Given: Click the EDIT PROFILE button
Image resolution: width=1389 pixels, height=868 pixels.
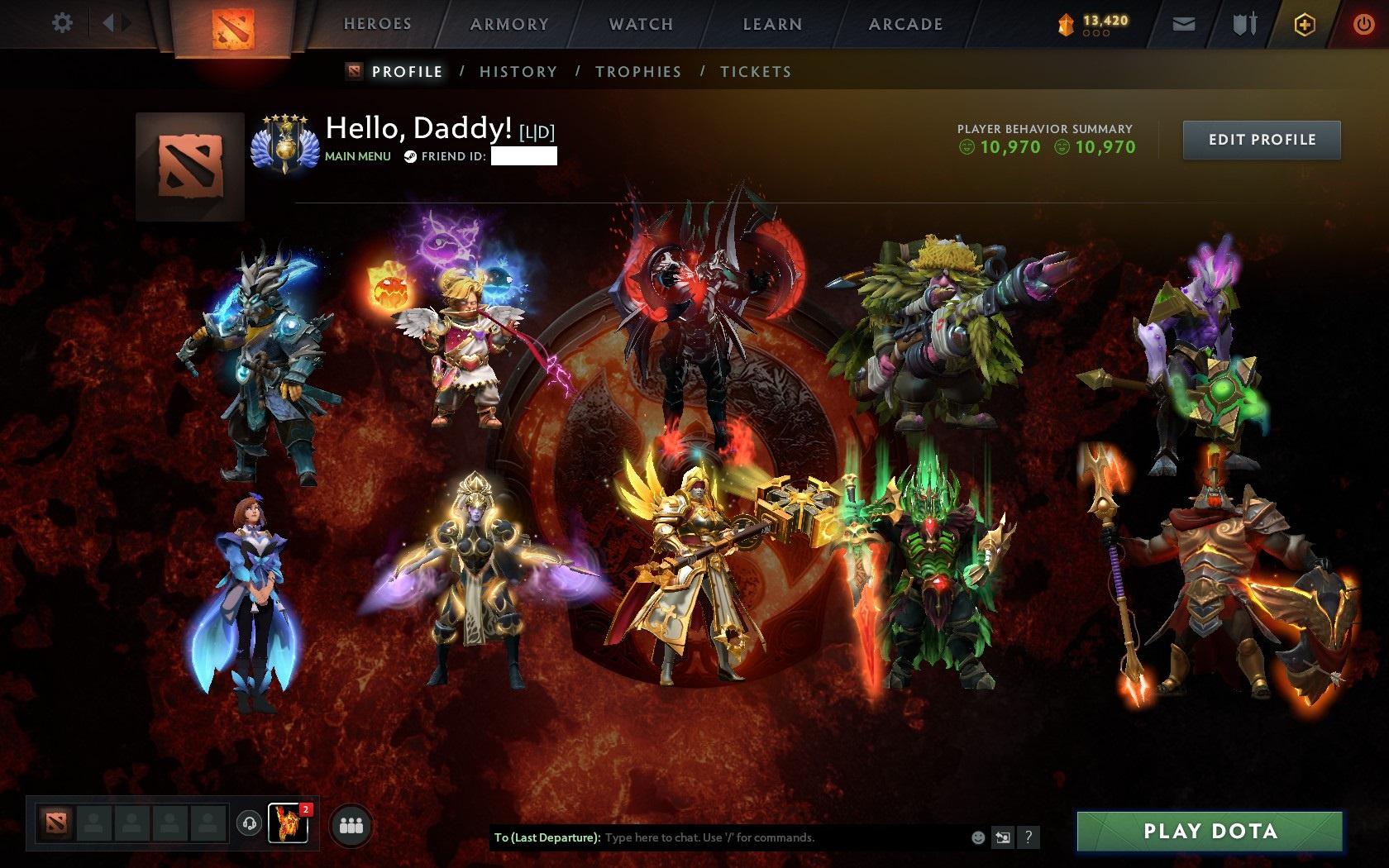Looking at the screenshot, I should click(x=1261, y=140).
